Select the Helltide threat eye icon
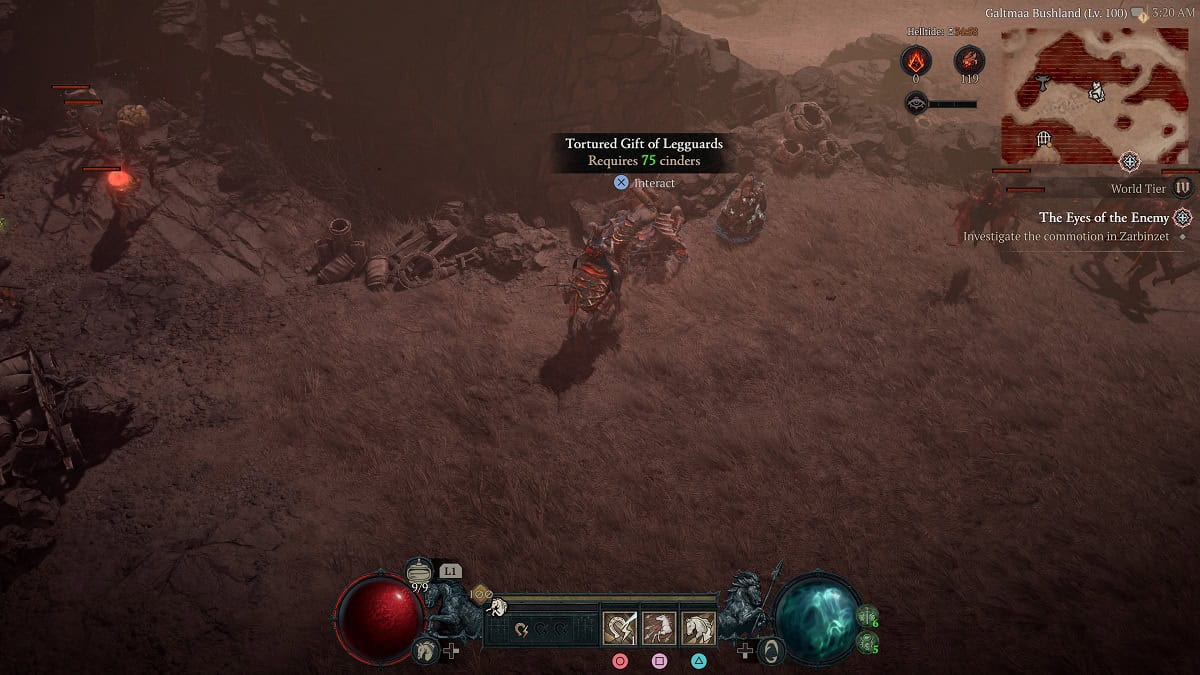Image resolution: width=1200 pixels, height=675 pixels. point(916,102)
